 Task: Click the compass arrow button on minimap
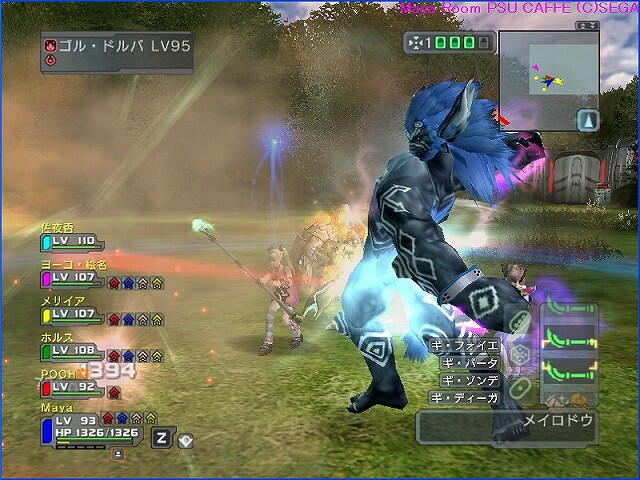point(588,120)
